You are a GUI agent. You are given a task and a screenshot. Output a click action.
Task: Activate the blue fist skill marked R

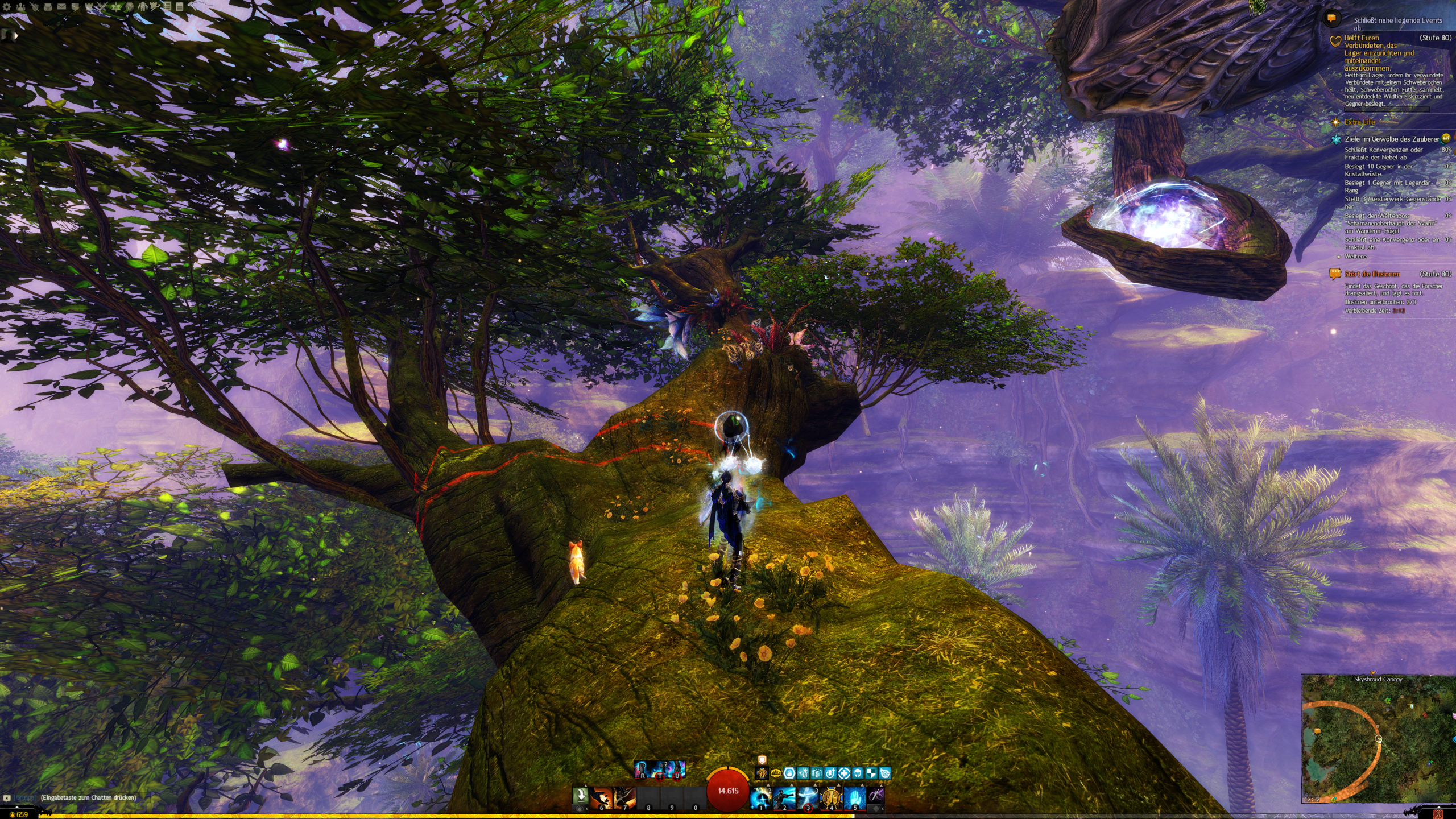coord(643,770)
